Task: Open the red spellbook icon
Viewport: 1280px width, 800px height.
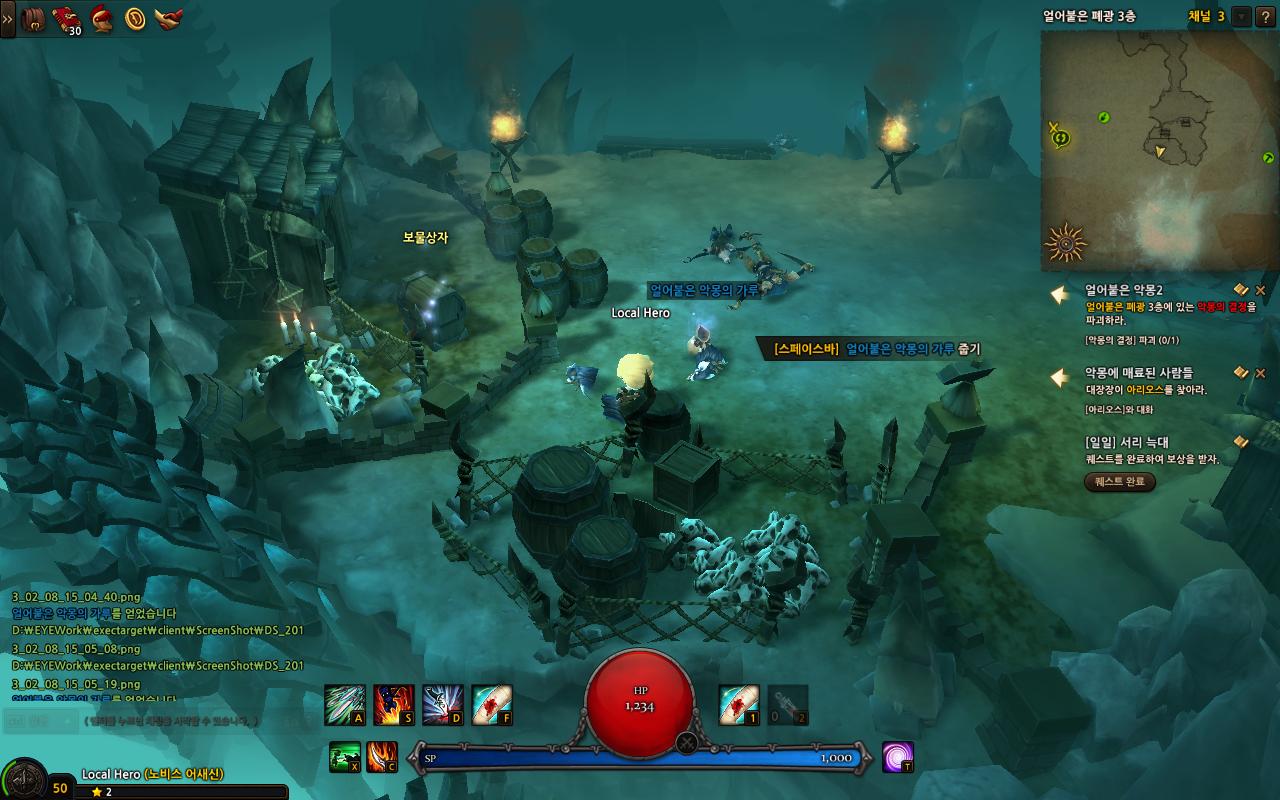Action: click(x=67, y=18)
